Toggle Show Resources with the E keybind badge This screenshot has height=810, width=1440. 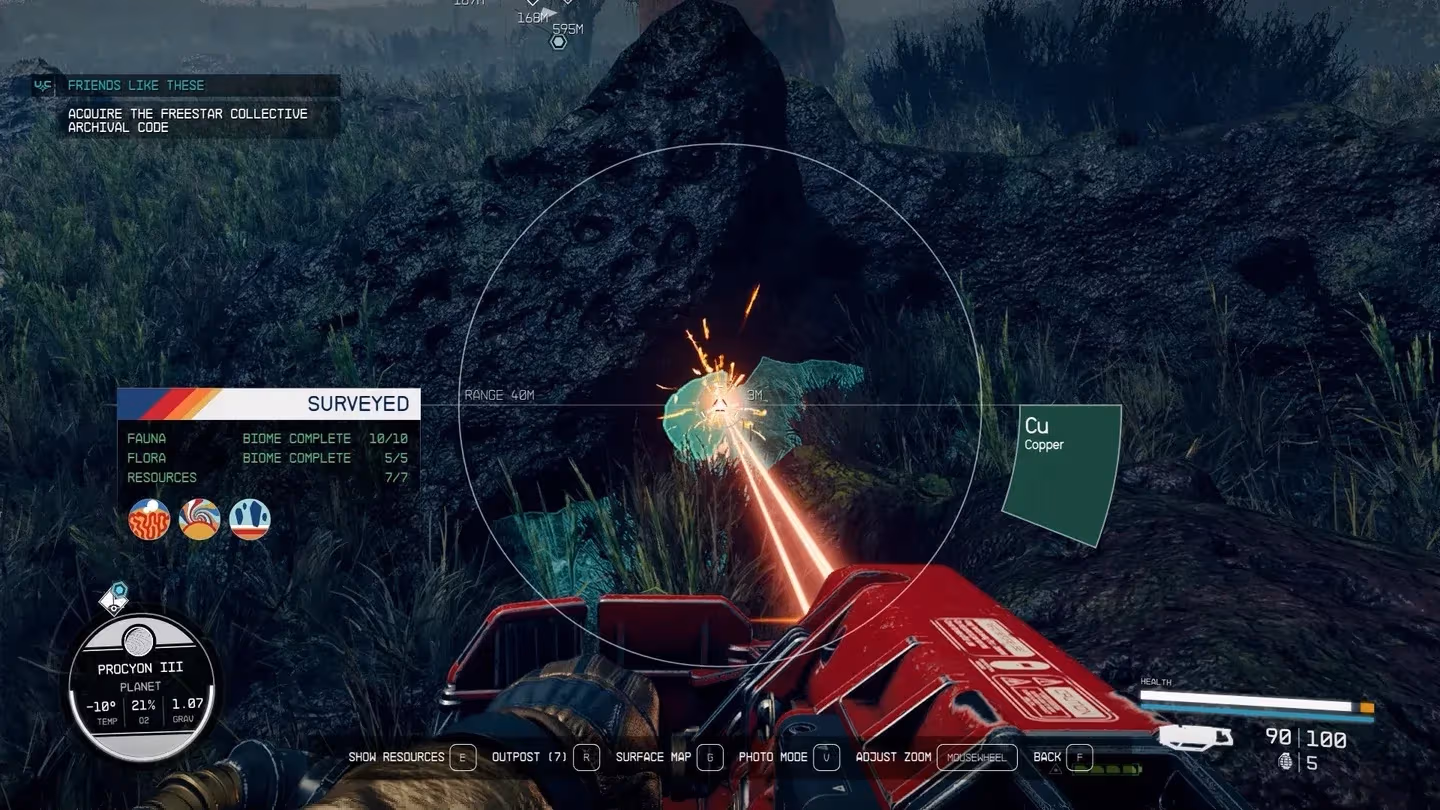click(x=461, y=757)
